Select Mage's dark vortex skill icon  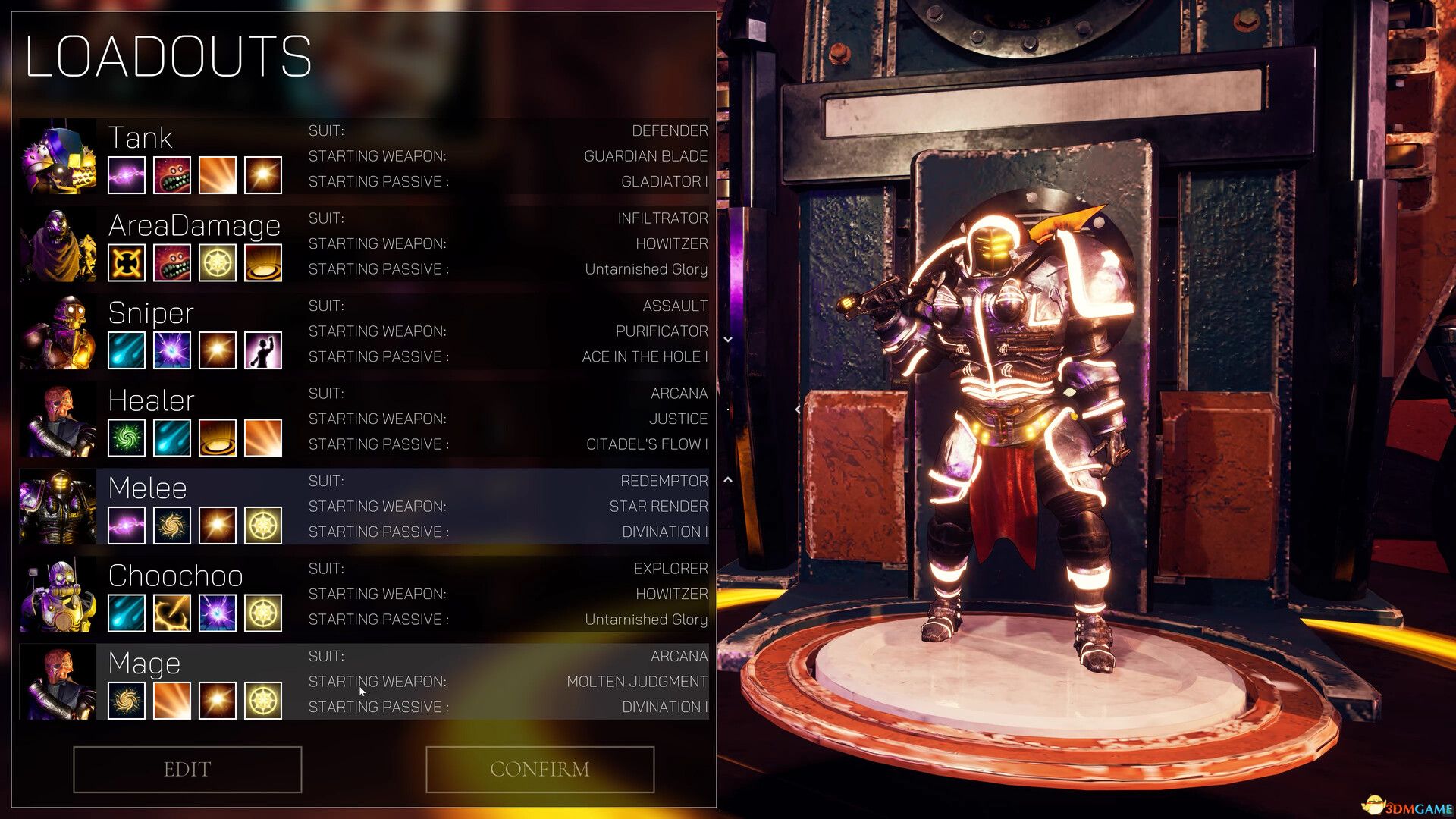pos(126,700)
